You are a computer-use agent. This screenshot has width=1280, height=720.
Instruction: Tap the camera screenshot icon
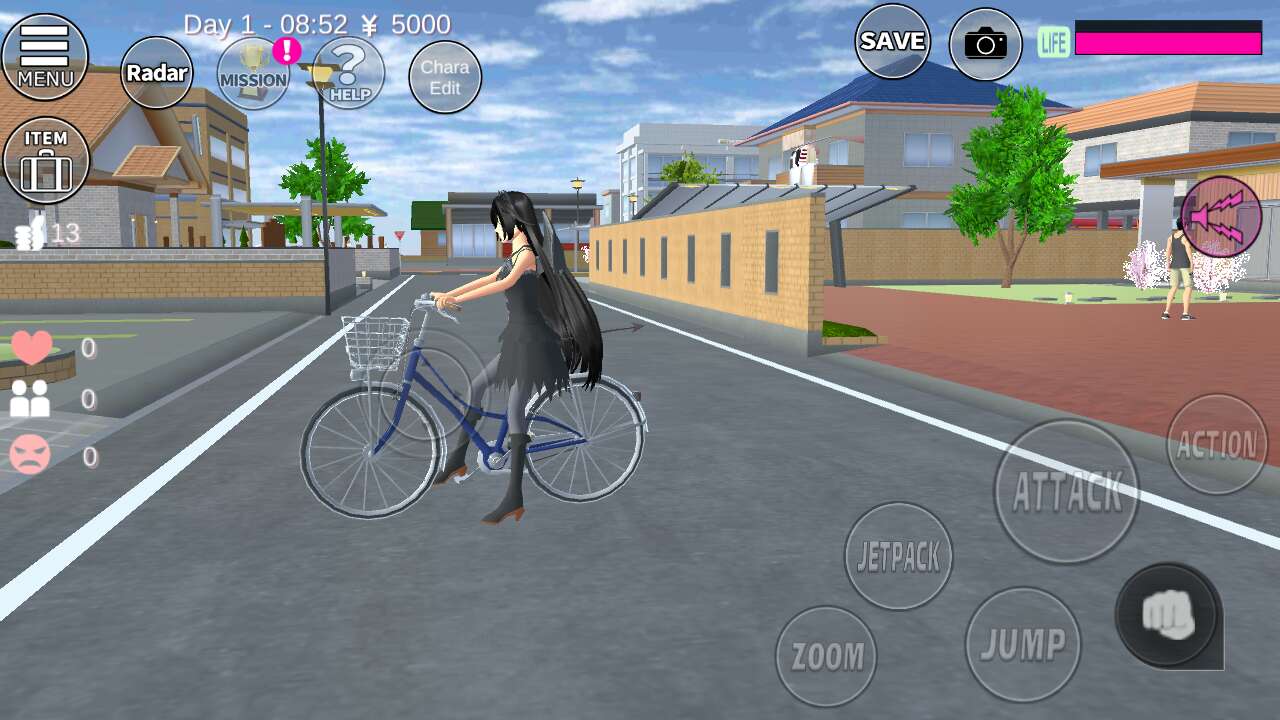click(x=985, y=44)
